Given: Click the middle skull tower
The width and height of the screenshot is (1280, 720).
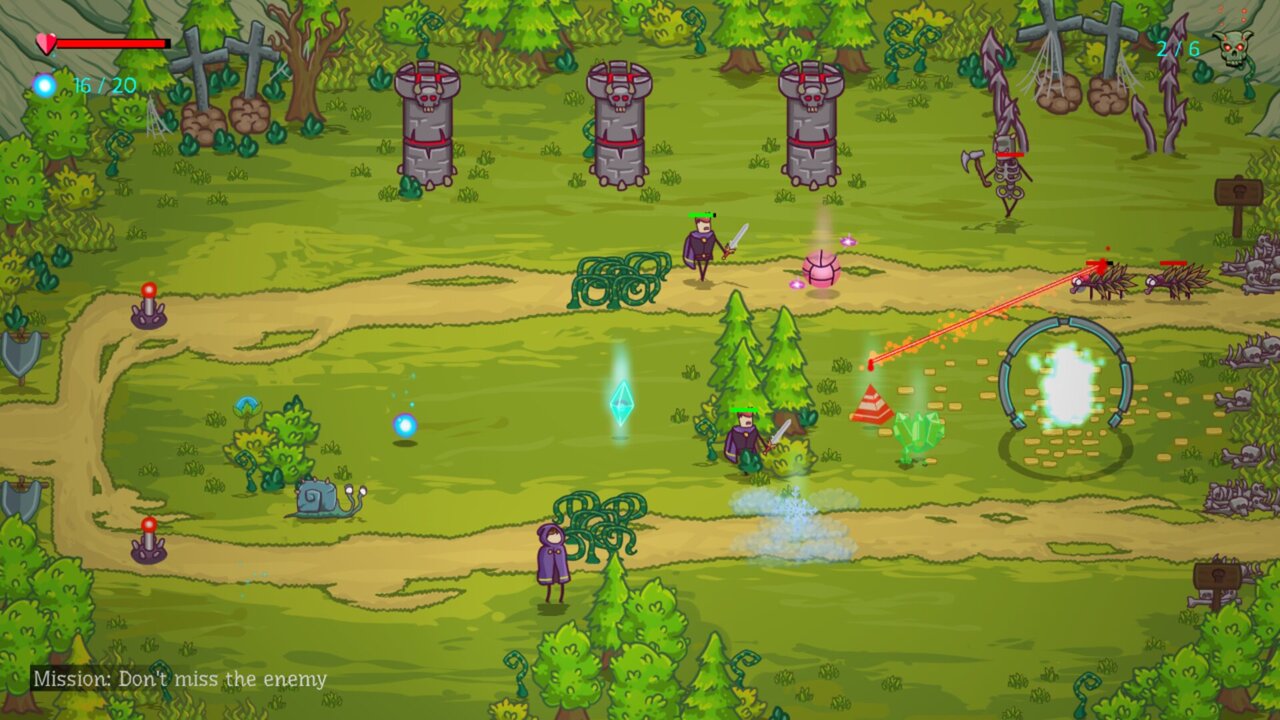Looking at the screenshot, I should [x=617, y=125].
